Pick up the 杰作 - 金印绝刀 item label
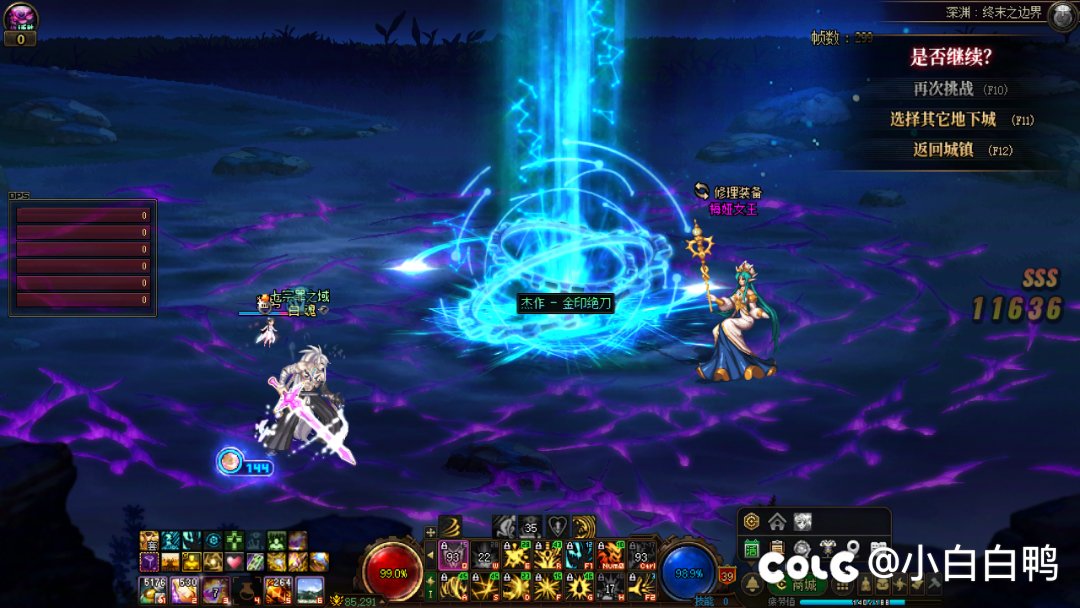The width and height of the screenshot is (1080, 608). click(565, 302)
